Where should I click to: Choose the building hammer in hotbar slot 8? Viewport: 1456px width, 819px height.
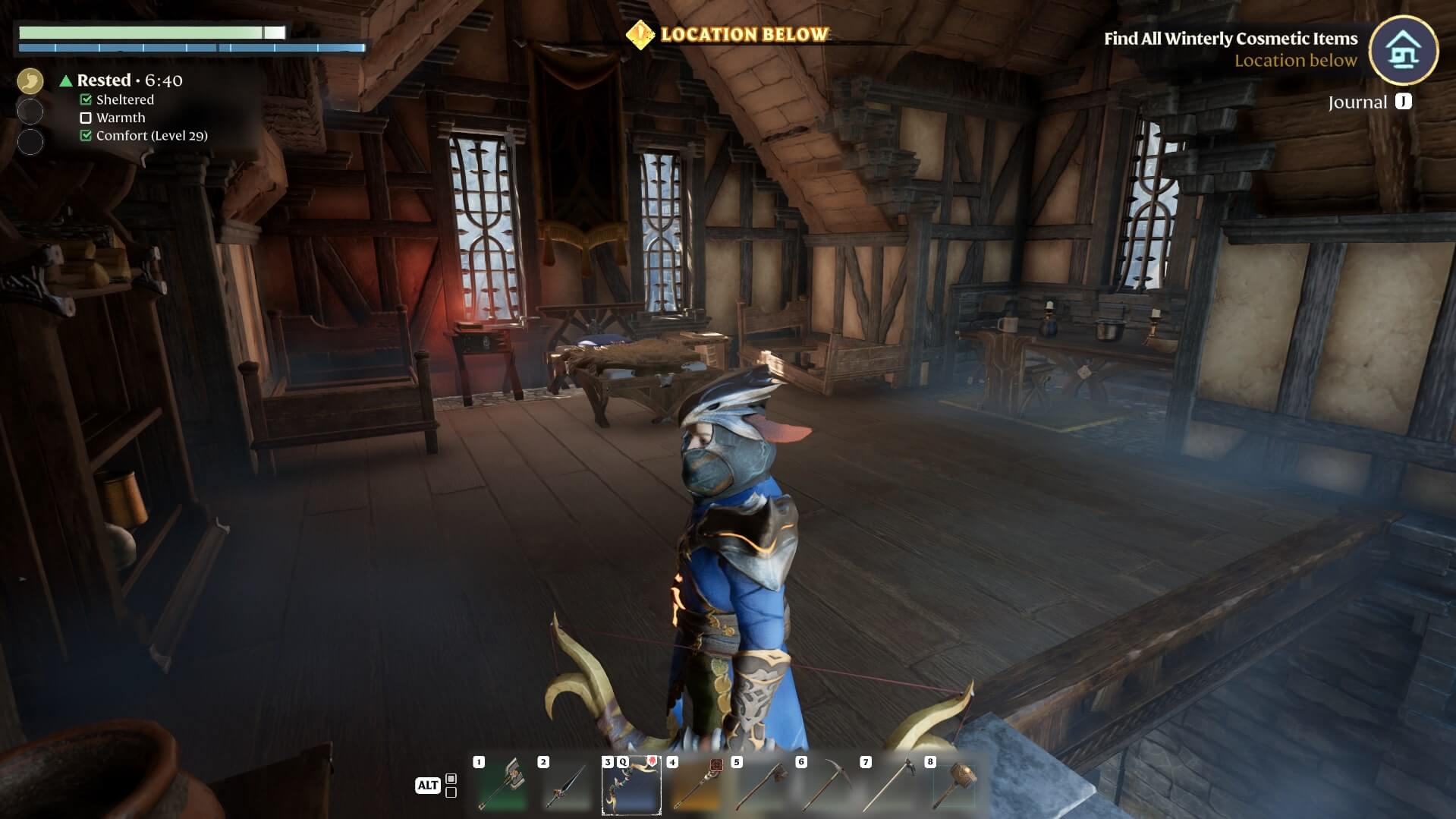[954, 786]
